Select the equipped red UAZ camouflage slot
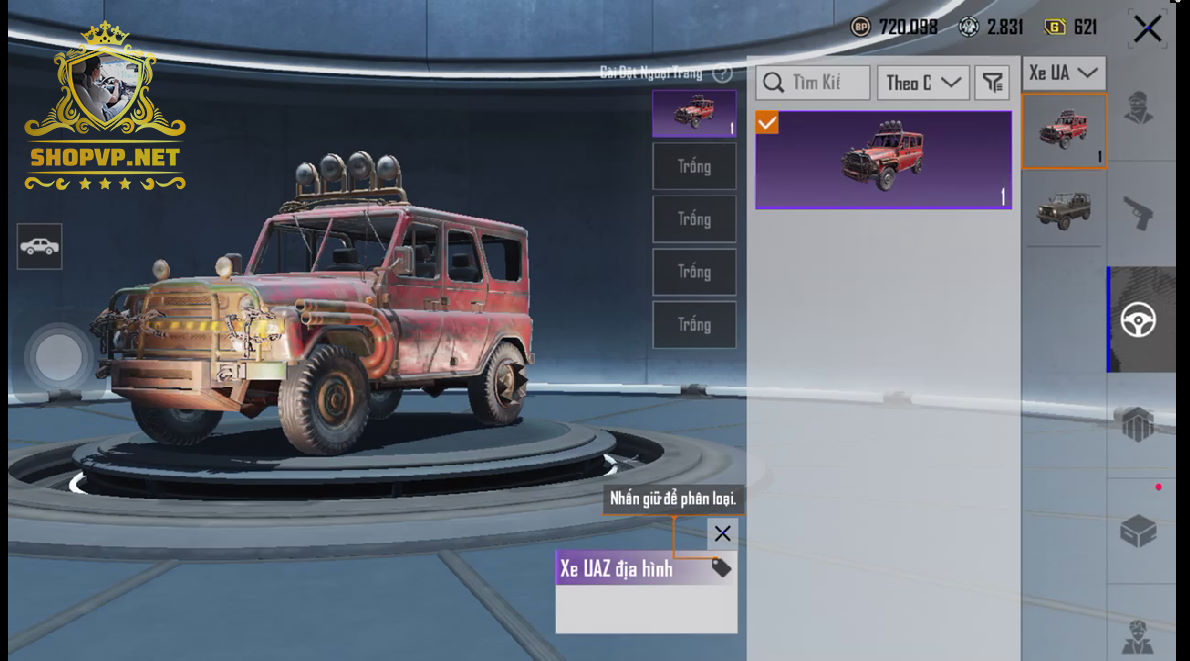The width and height of the screenshot is (1190, 661). pos(694,113)
